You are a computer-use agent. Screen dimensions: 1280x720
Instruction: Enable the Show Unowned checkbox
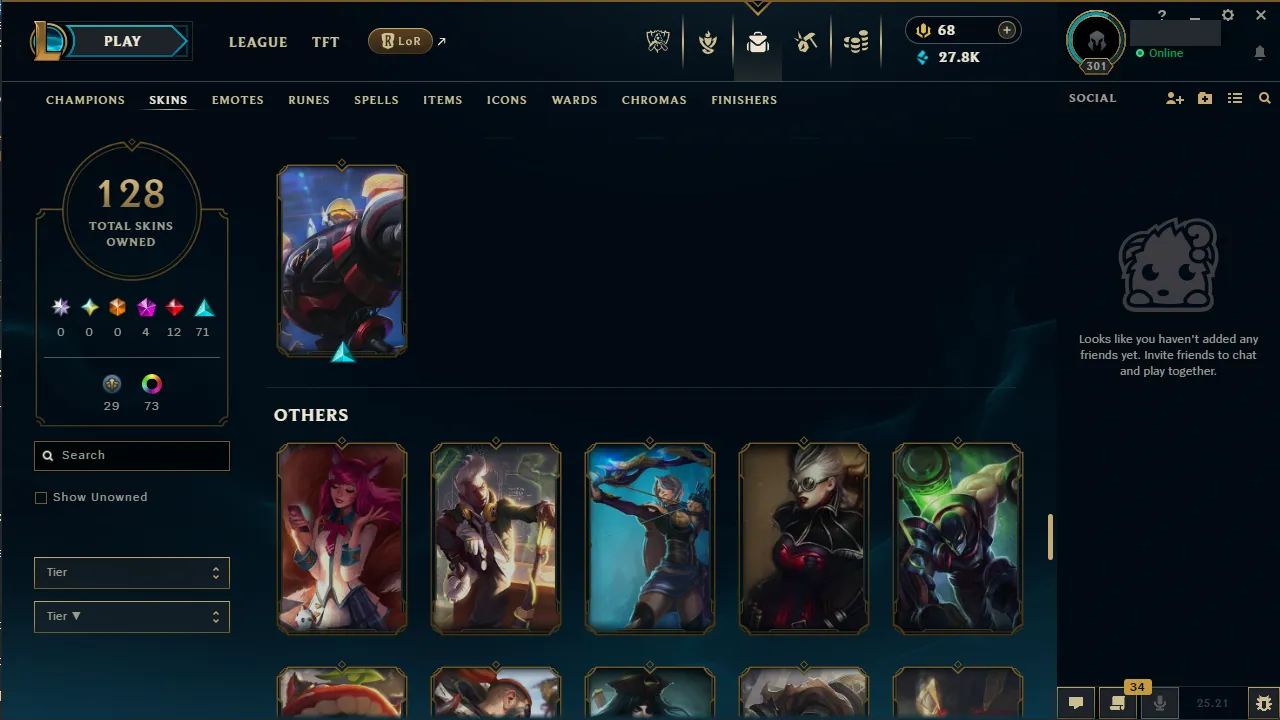[x=41, y=497]
